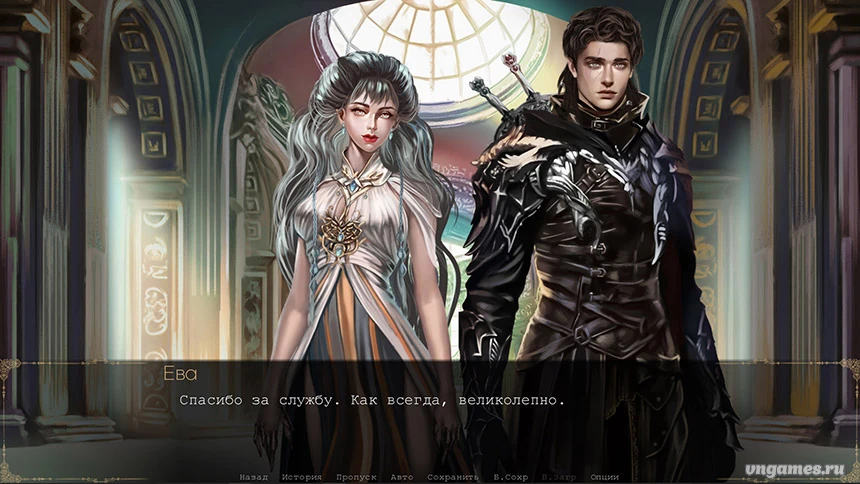860x484 pixels.
Task: Quick load with Б.Загр
Action: [x=560, y=477]
